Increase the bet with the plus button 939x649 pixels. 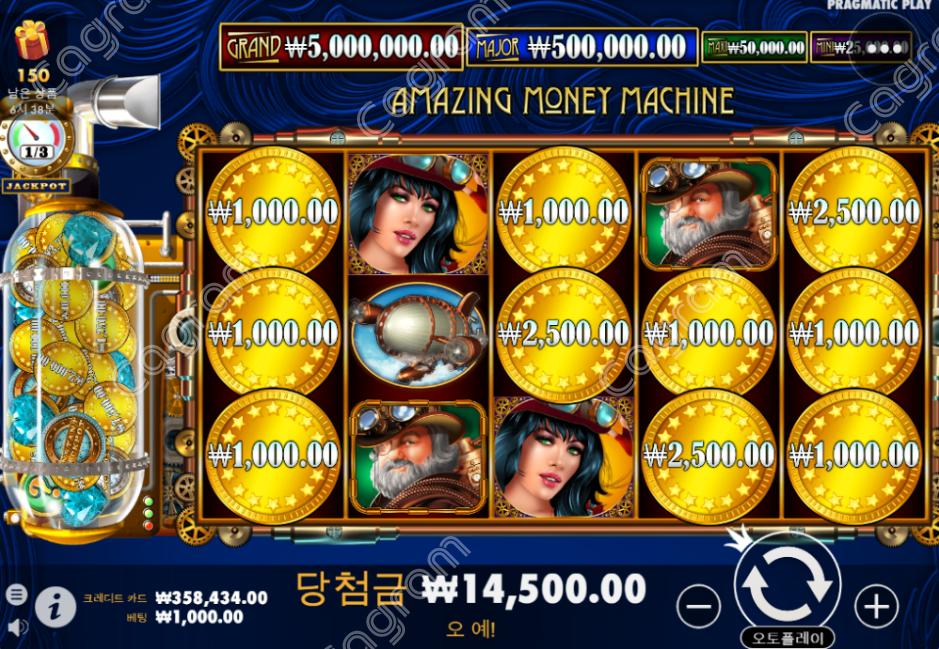point(876,606)
